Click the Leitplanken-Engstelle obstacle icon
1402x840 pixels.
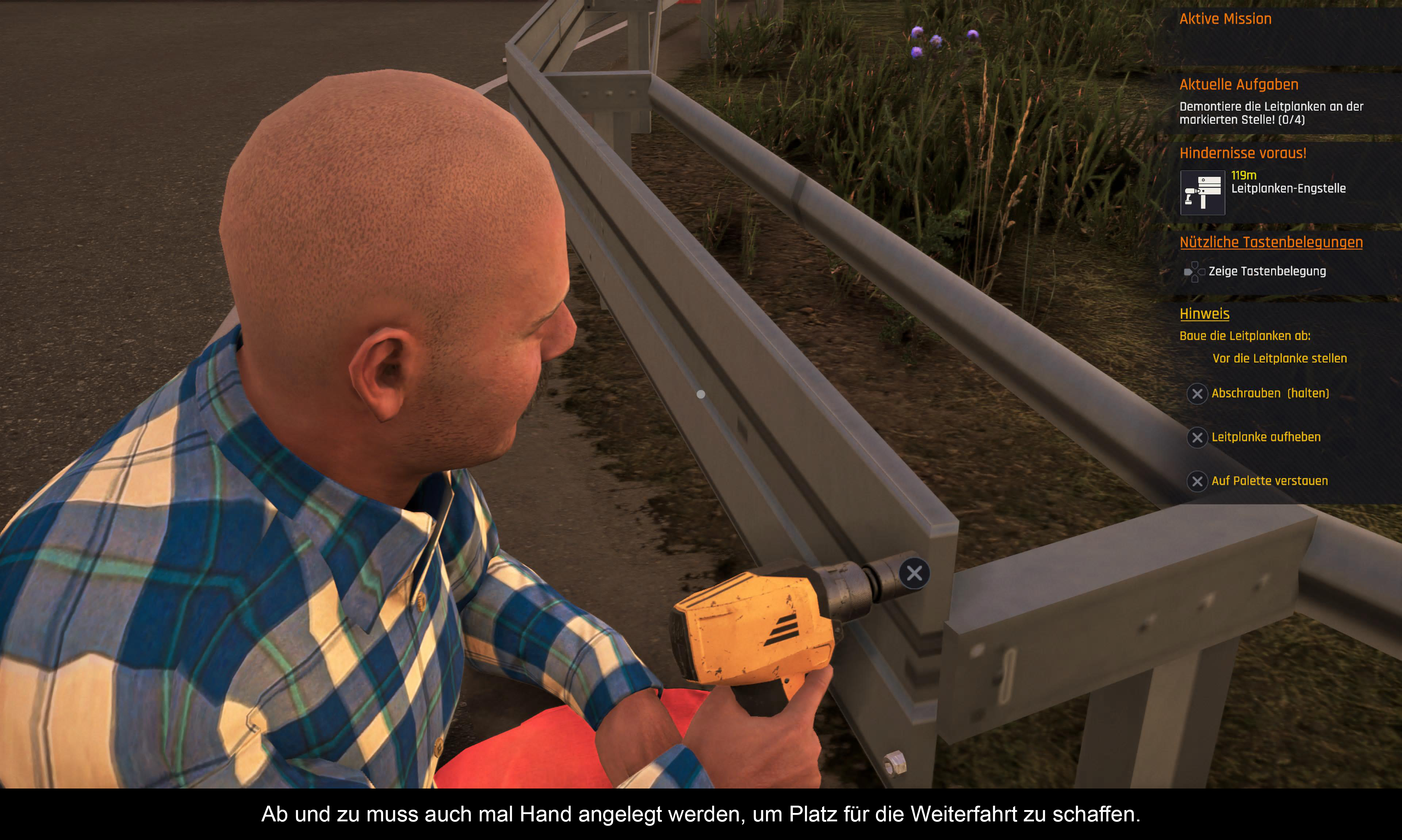pyautogui.click(x=1202, y=192)
